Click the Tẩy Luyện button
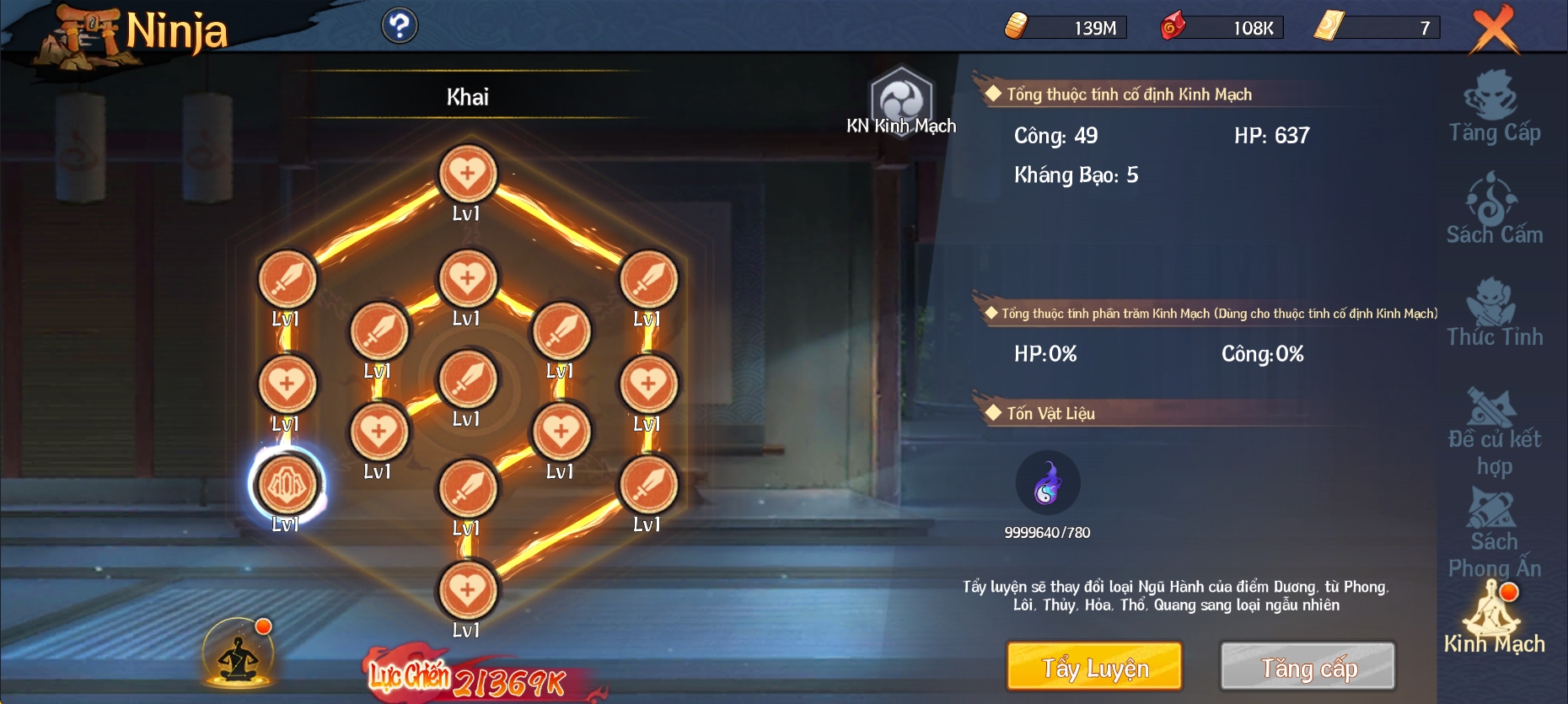Screen dimensions: 1568x704 (1094, 666)
